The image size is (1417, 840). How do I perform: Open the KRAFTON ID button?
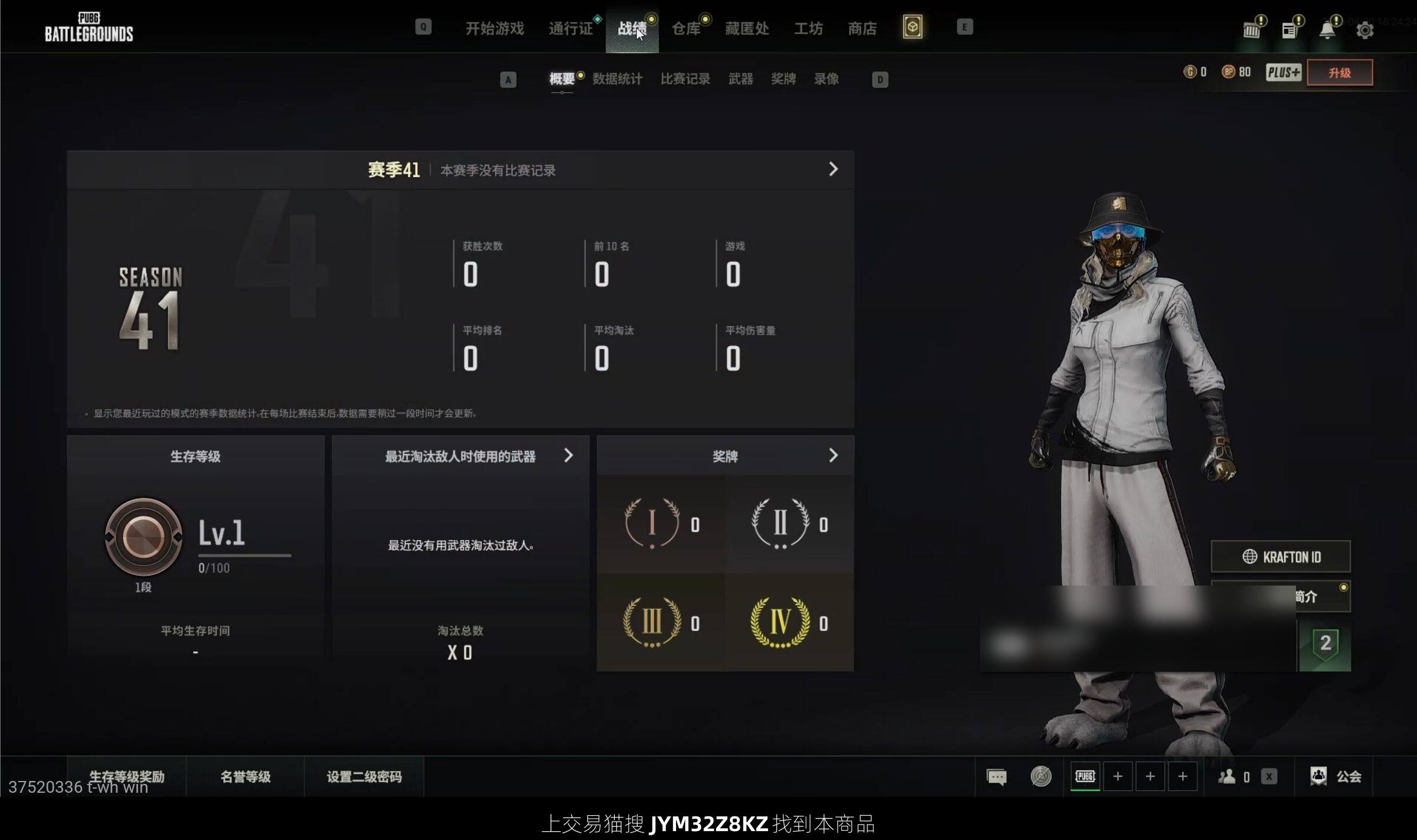(x=1281, y=557)
